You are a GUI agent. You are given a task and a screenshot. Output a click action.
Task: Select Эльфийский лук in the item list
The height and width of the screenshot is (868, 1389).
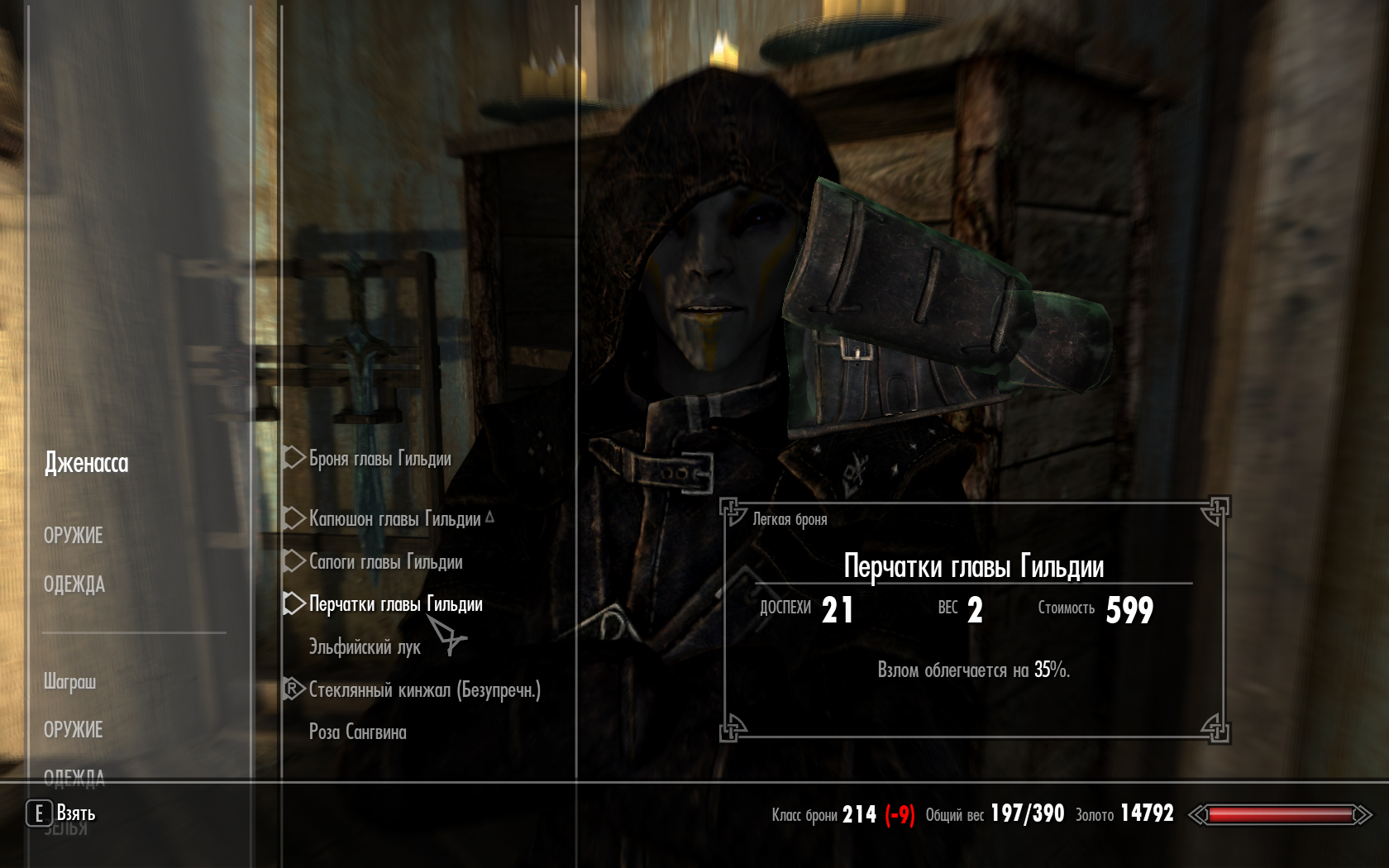tap(365, 647)
